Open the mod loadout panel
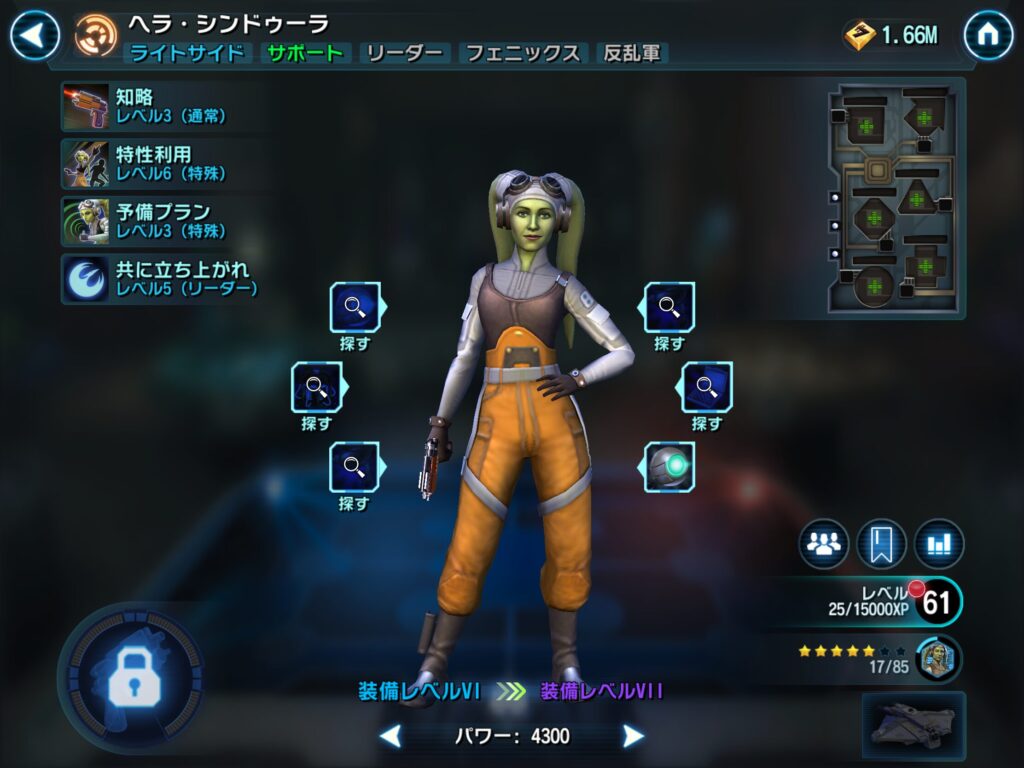The image size is (1024, 768). (896, 198)
